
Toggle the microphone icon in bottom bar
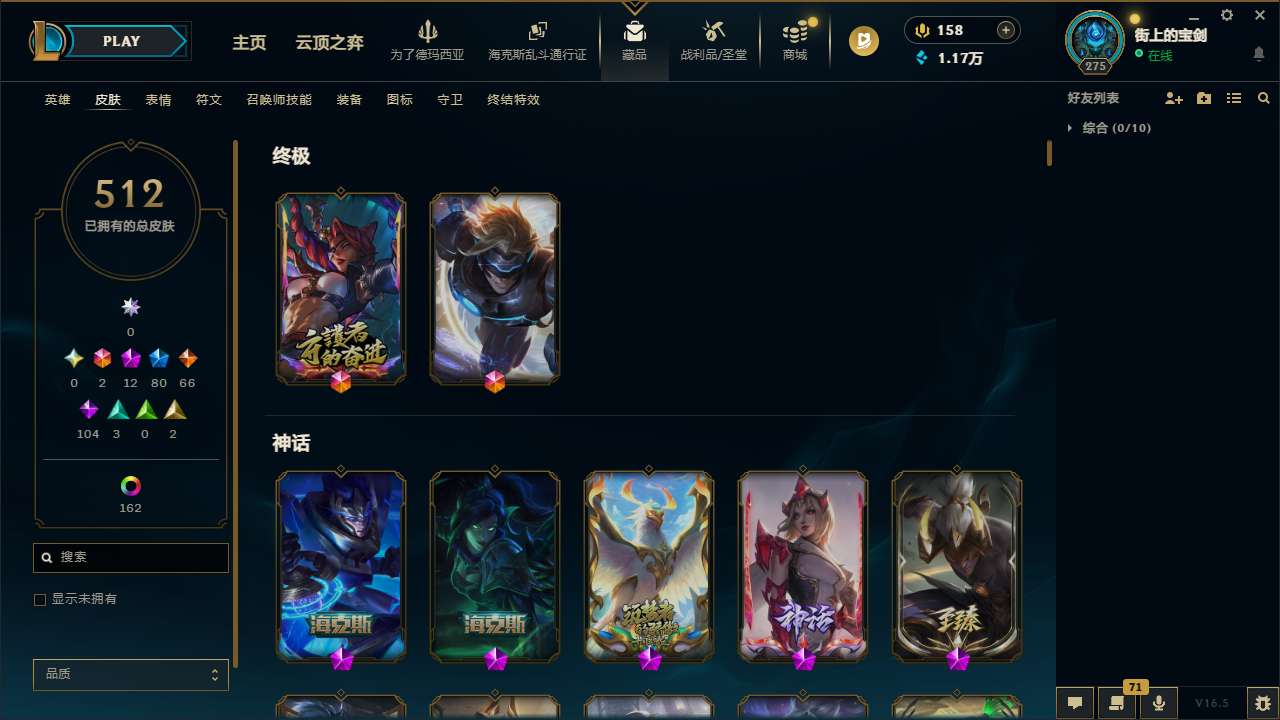(1158, 703)
